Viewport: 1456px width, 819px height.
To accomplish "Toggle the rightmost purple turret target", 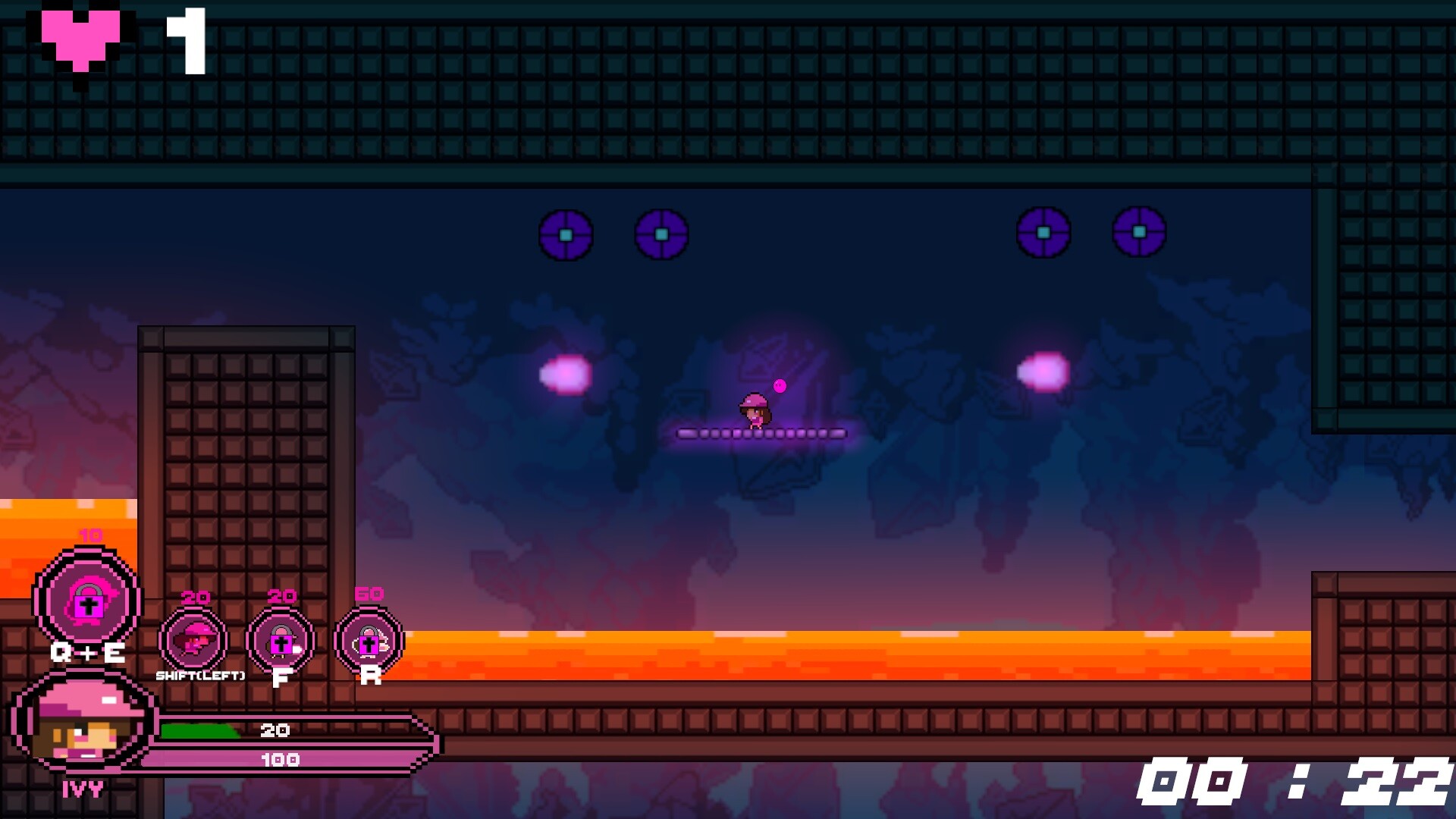I will click(x=1138, y=234).
